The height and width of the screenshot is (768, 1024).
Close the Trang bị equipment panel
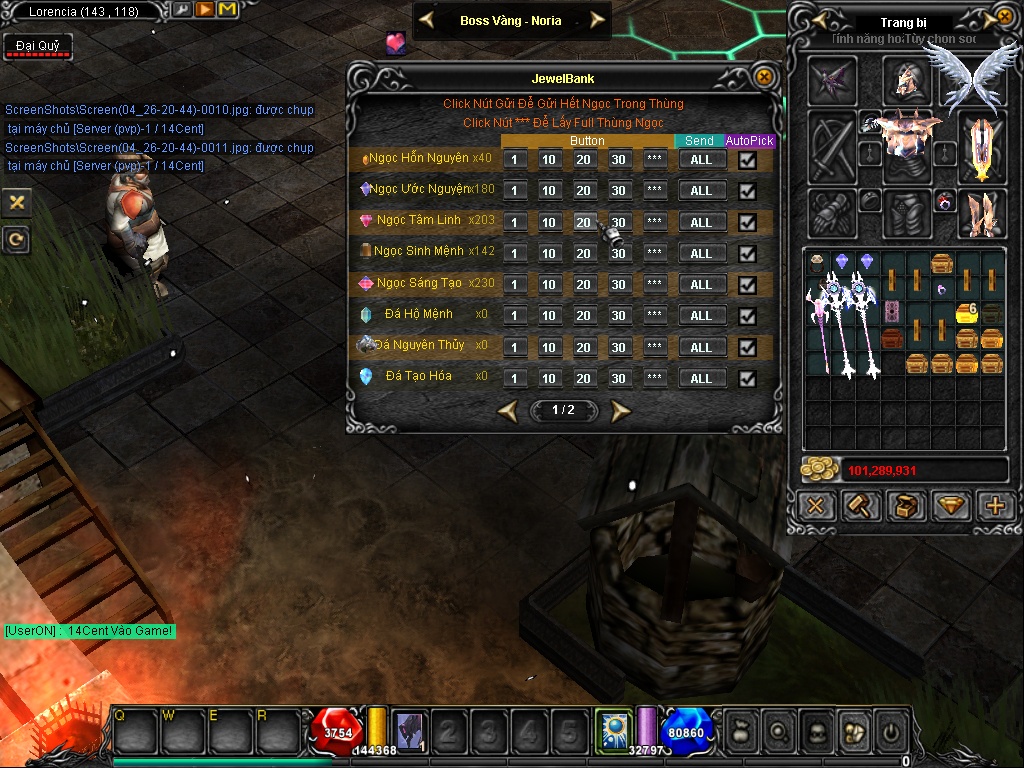1004,17
